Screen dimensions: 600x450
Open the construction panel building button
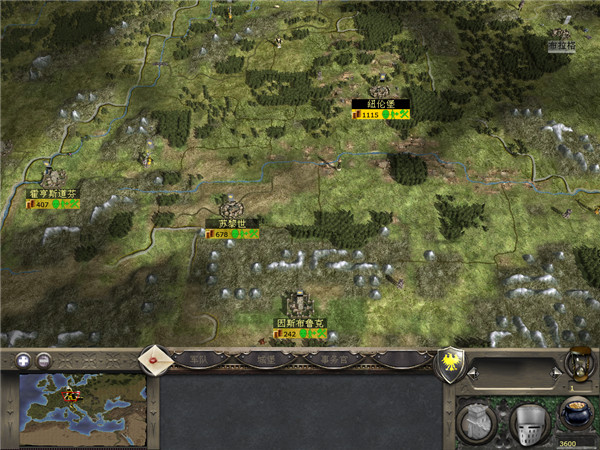[x=477, y=420]
